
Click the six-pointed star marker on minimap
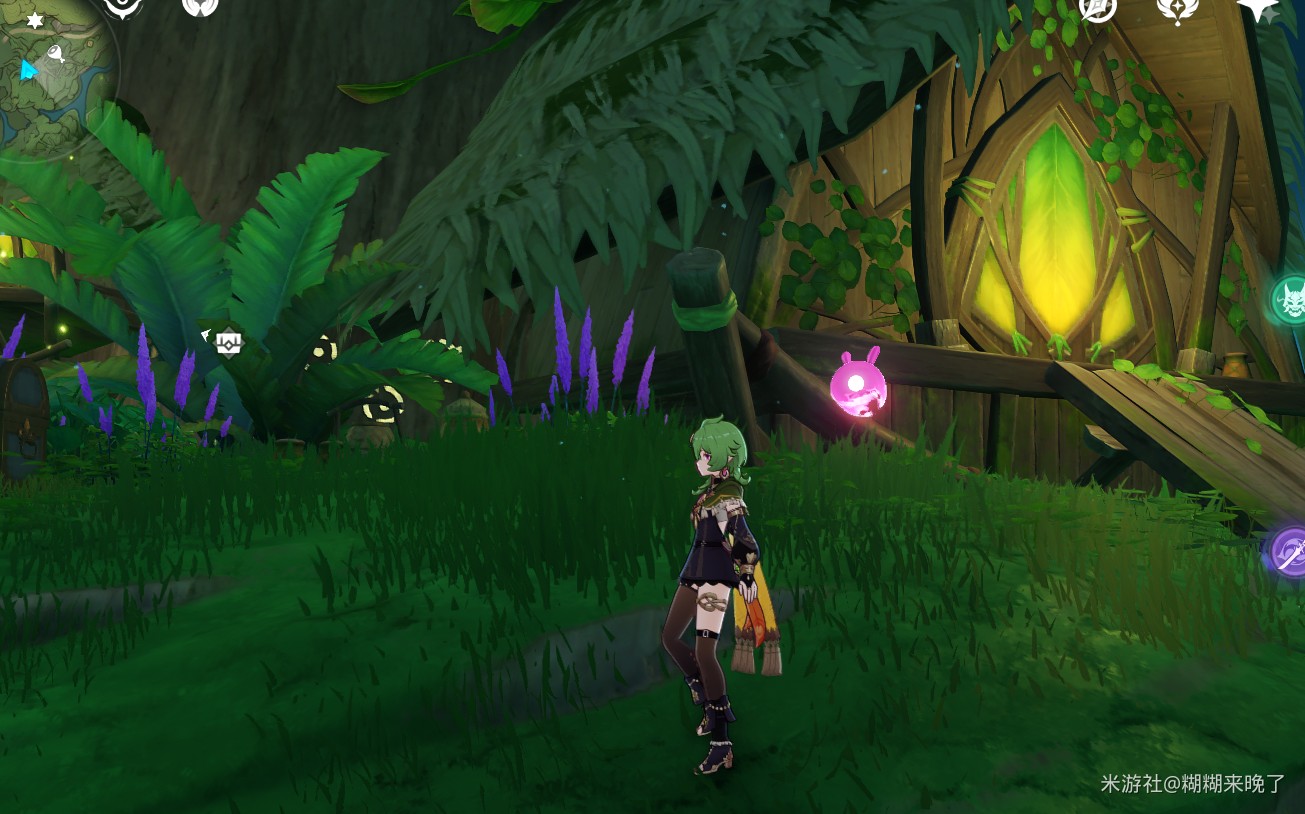35,20
